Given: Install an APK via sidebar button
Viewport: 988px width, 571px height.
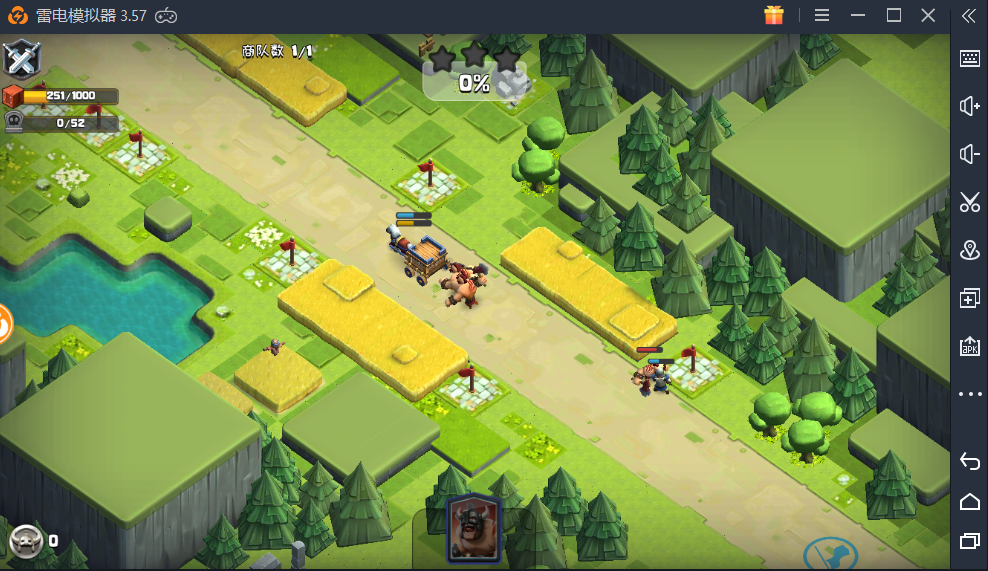Looking at the screenshot, I should 969,347.
